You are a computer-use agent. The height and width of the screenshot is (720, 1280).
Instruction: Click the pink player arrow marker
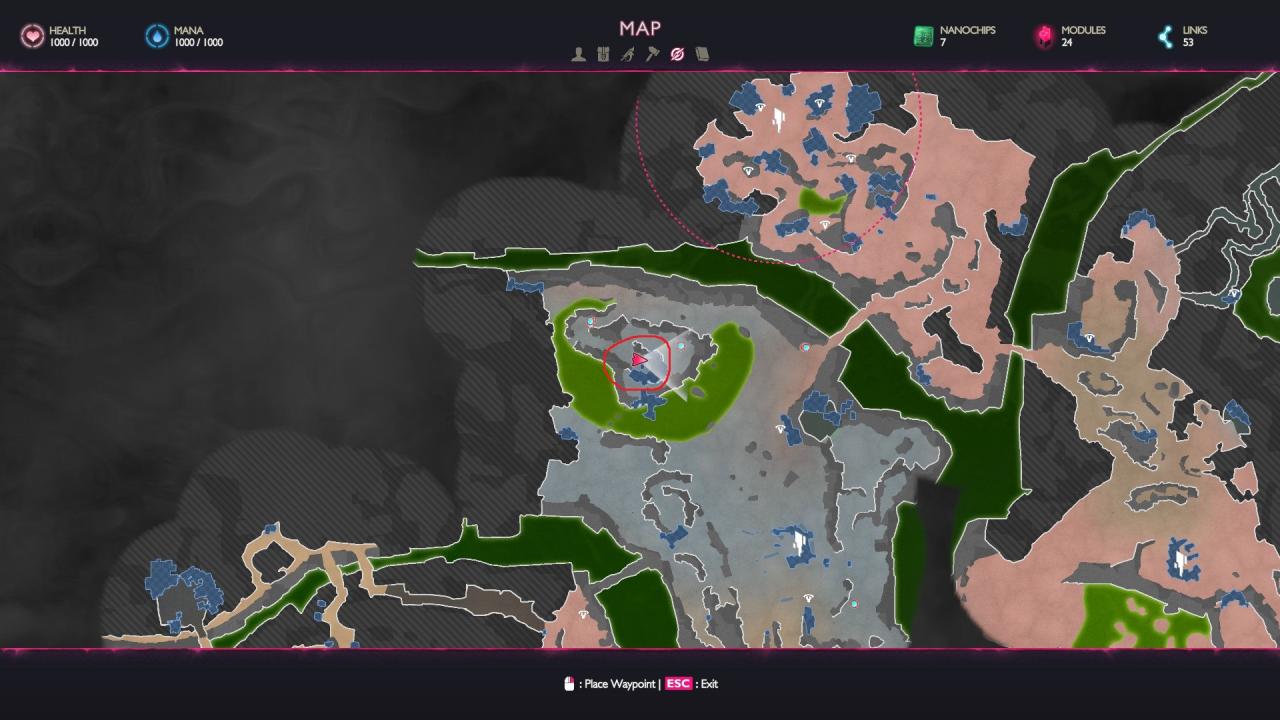pos(639,359)
